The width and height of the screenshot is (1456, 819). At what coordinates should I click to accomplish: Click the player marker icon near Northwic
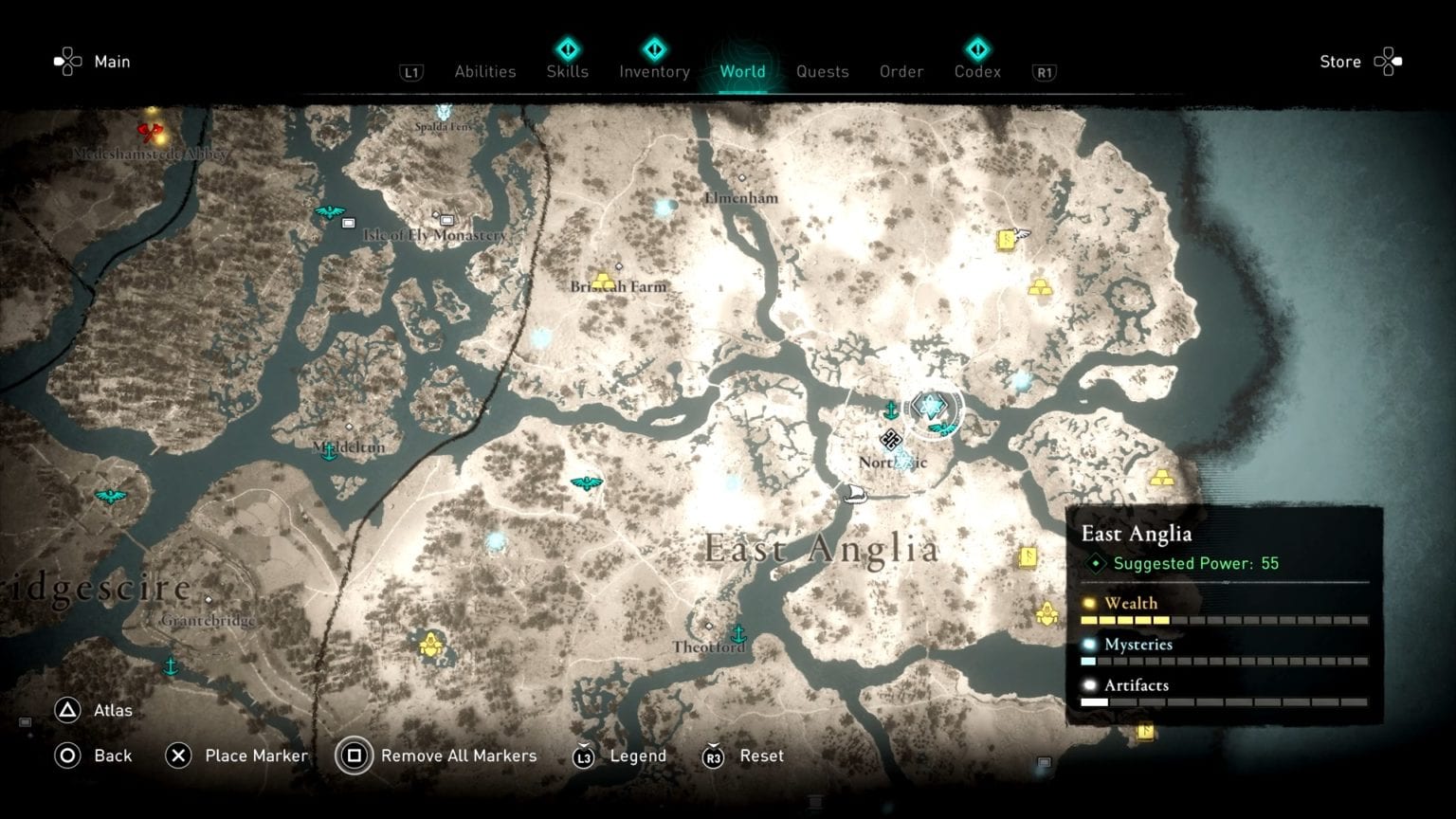pos(932,407)
